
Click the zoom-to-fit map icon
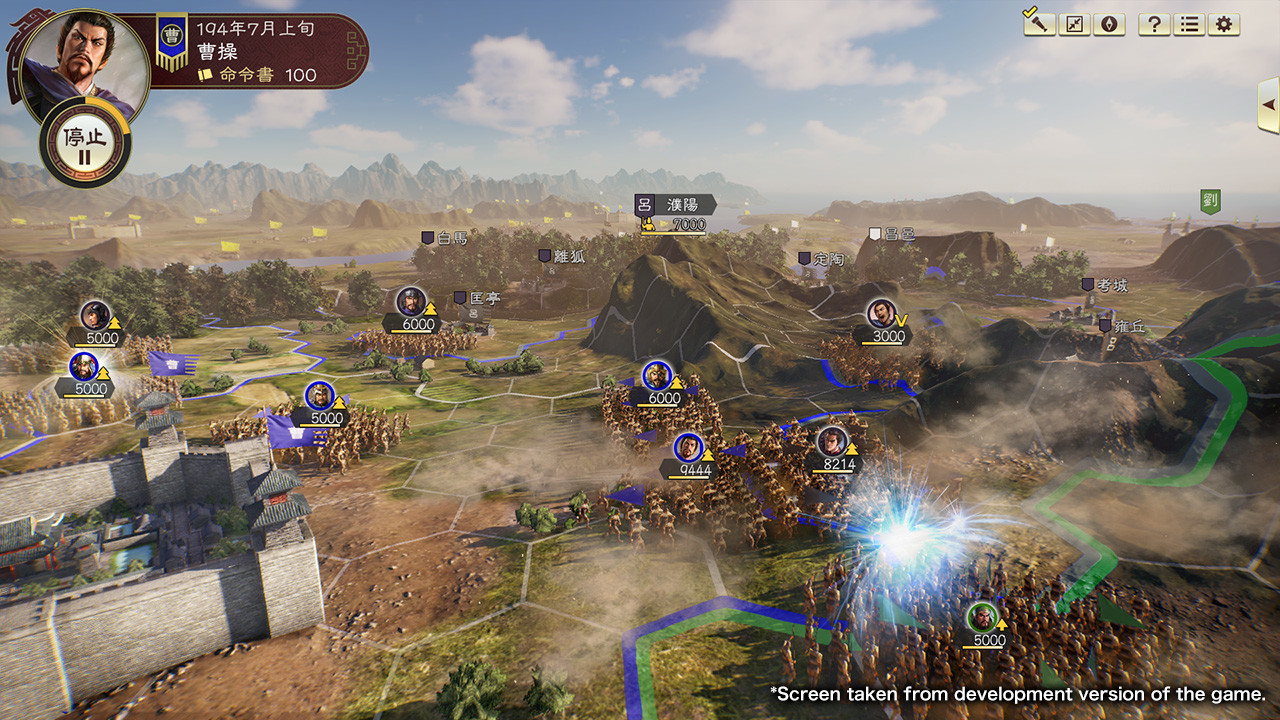point(1076,24)
